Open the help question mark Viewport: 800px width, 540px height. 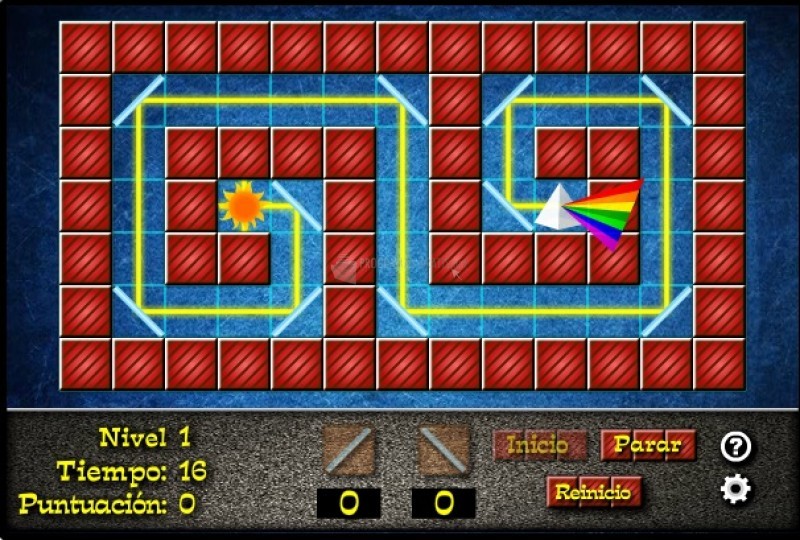pyautogui.click(x=736, y=447)
